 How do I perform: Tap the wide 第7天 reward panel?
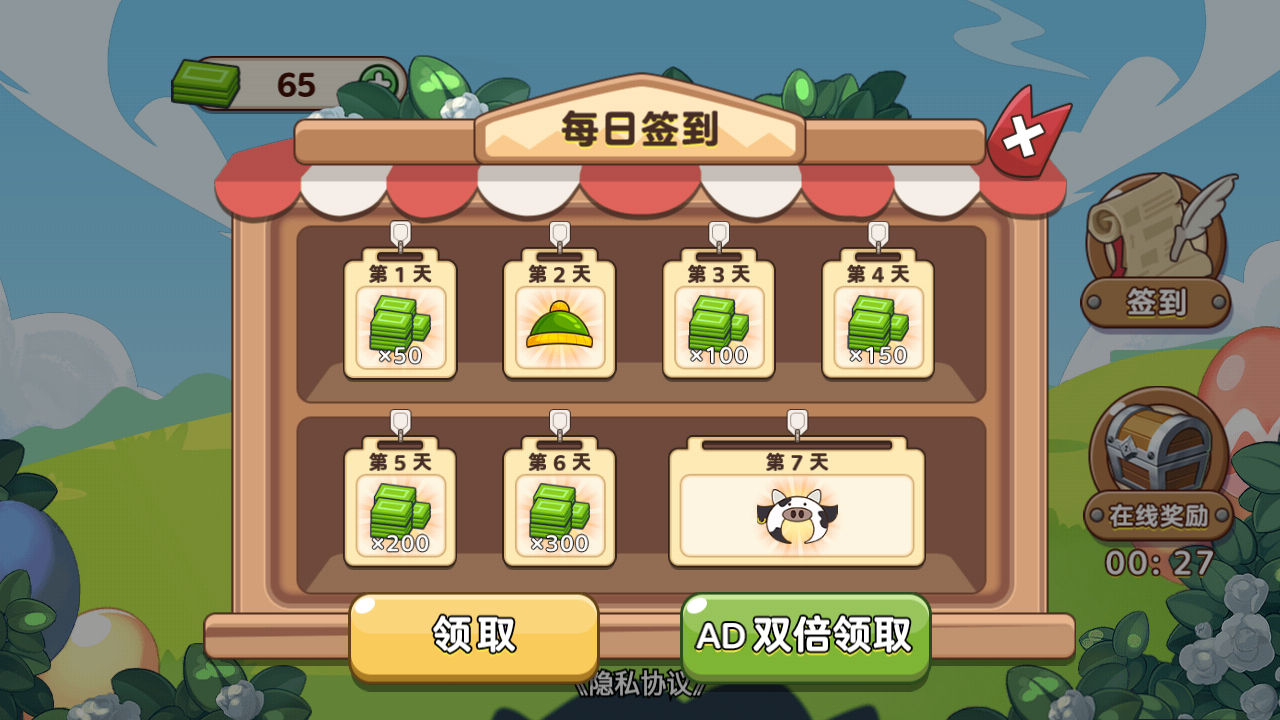[795, 505]
